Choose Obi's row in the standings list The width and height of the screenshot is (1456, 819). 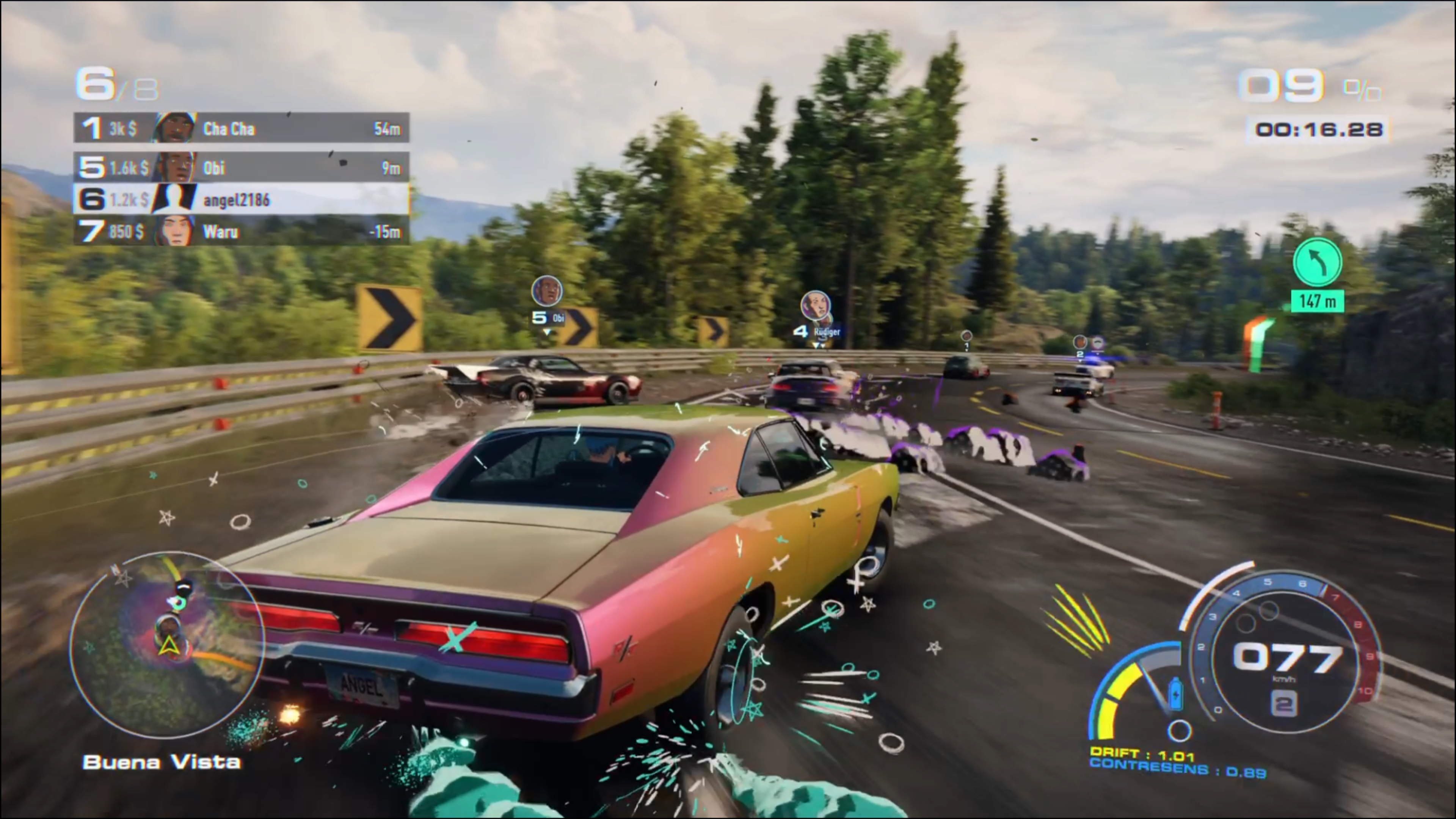(242, 167)
